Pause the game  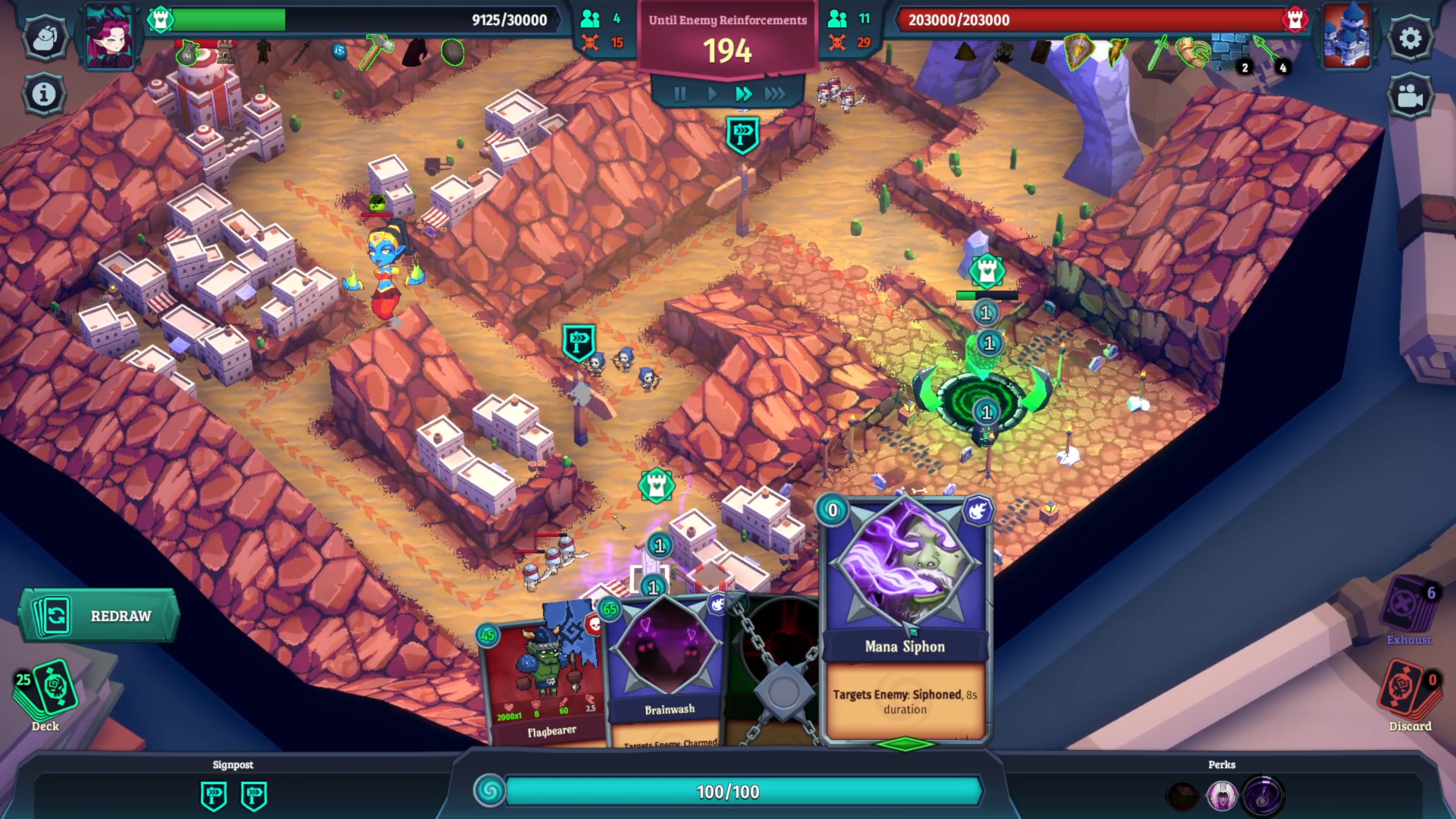pyautogui.click(x=679, y=94)
